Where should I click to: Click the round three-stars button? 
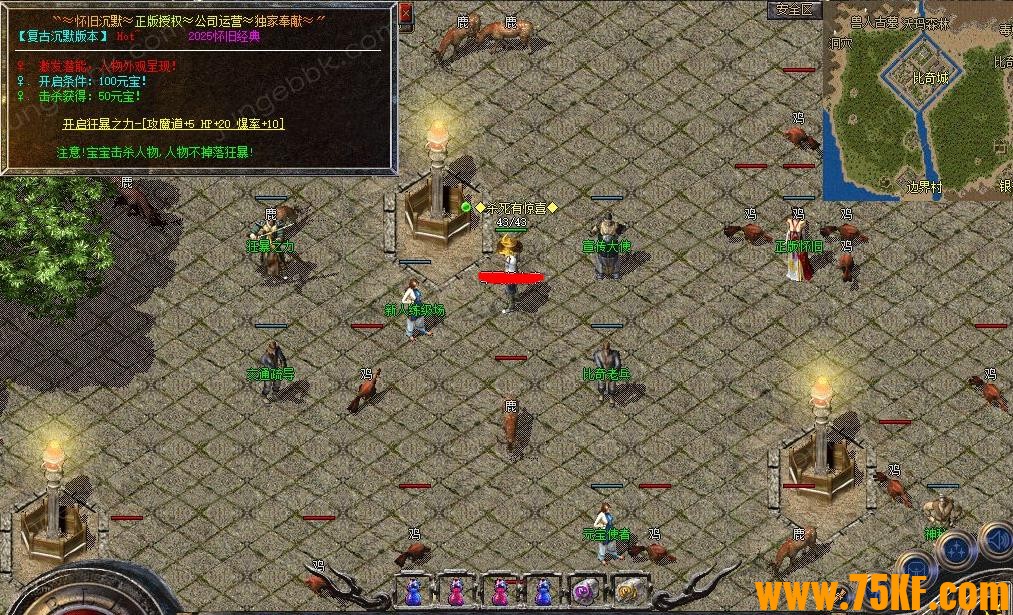click(x=955, y=549)
